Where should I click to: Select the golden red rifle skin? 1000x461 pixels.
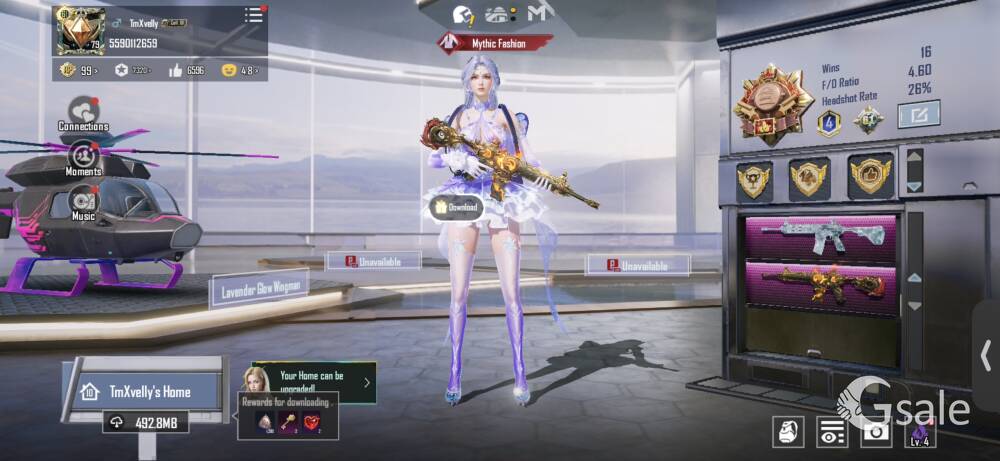click(x=820, y=286)
